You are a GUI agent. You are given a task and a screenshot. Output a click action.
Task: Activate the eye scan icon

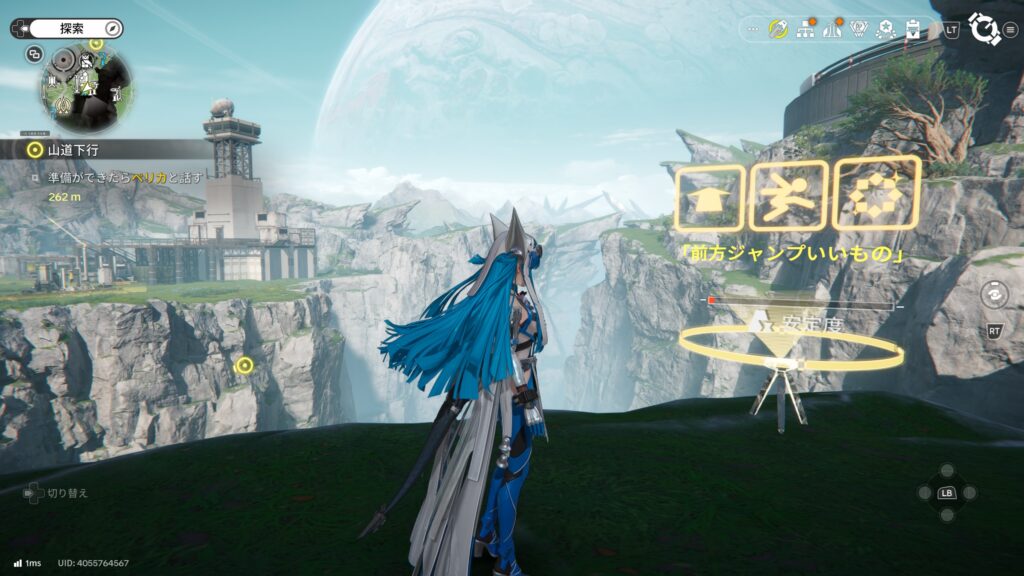[994, 294]
